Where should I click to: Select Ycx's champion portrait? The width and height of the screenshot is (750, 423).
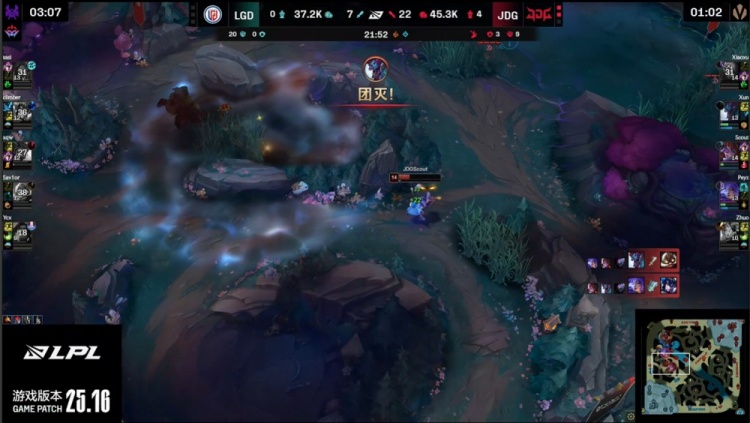coord(20,232)
